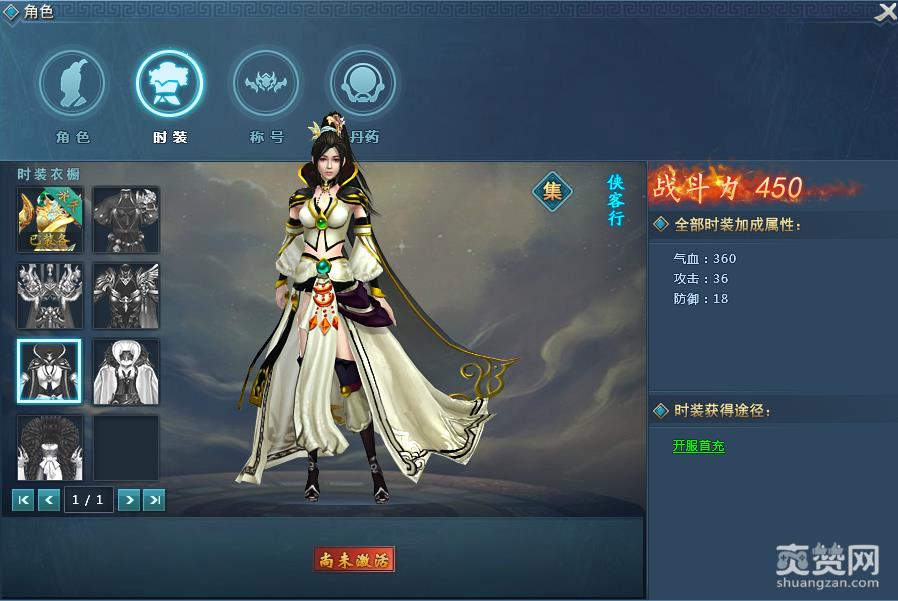The image size is (898, 601).
Task: Jump to the last wardrobe page
Action: 154,500
